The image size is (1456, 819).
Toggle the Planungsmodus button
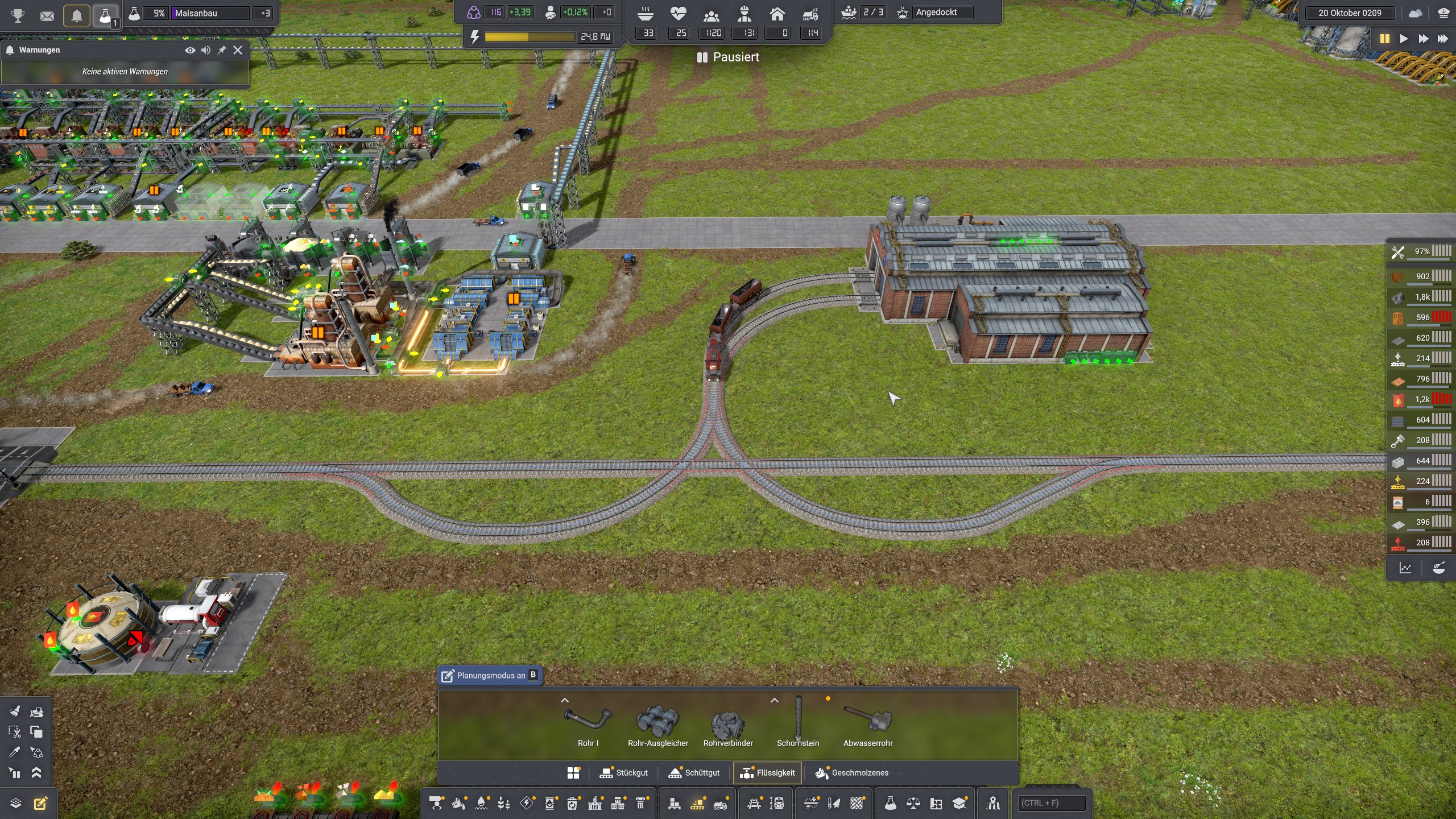click(490, 675)
